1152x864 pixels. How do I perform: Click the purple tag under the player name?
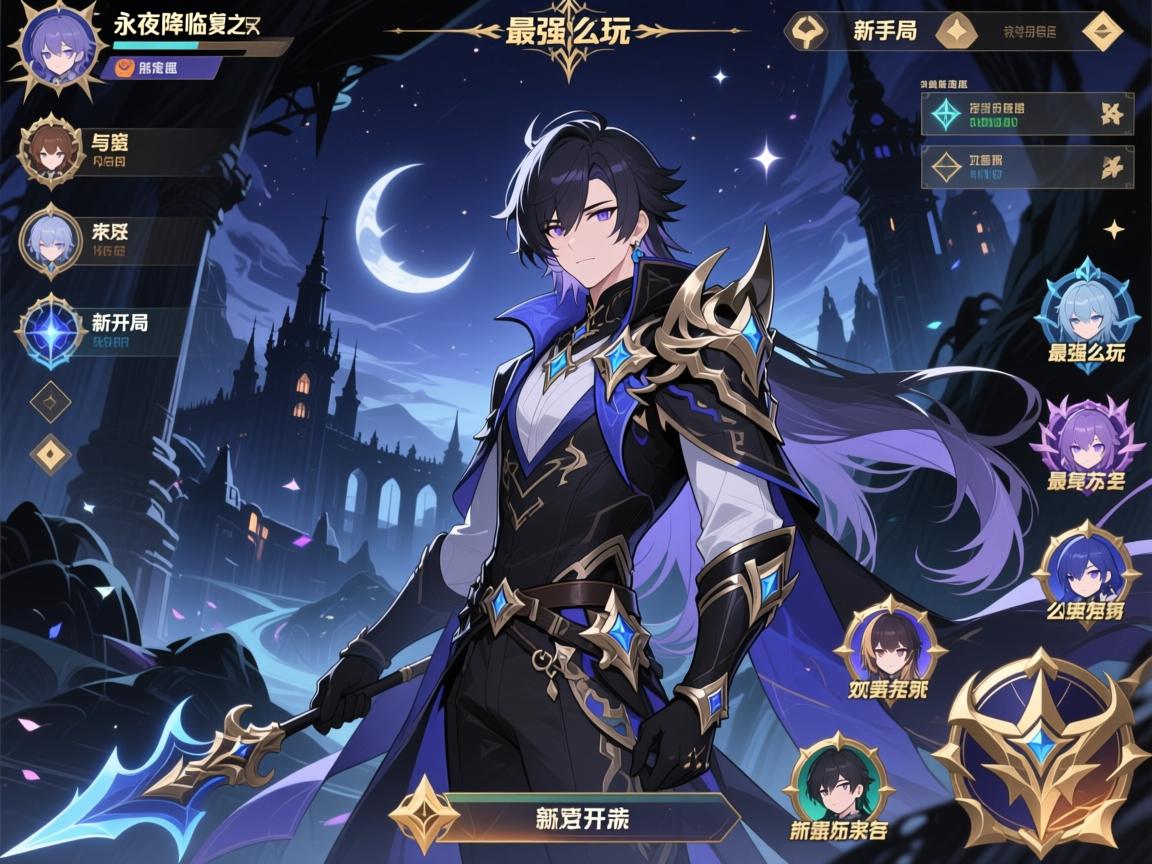(160, 68)
